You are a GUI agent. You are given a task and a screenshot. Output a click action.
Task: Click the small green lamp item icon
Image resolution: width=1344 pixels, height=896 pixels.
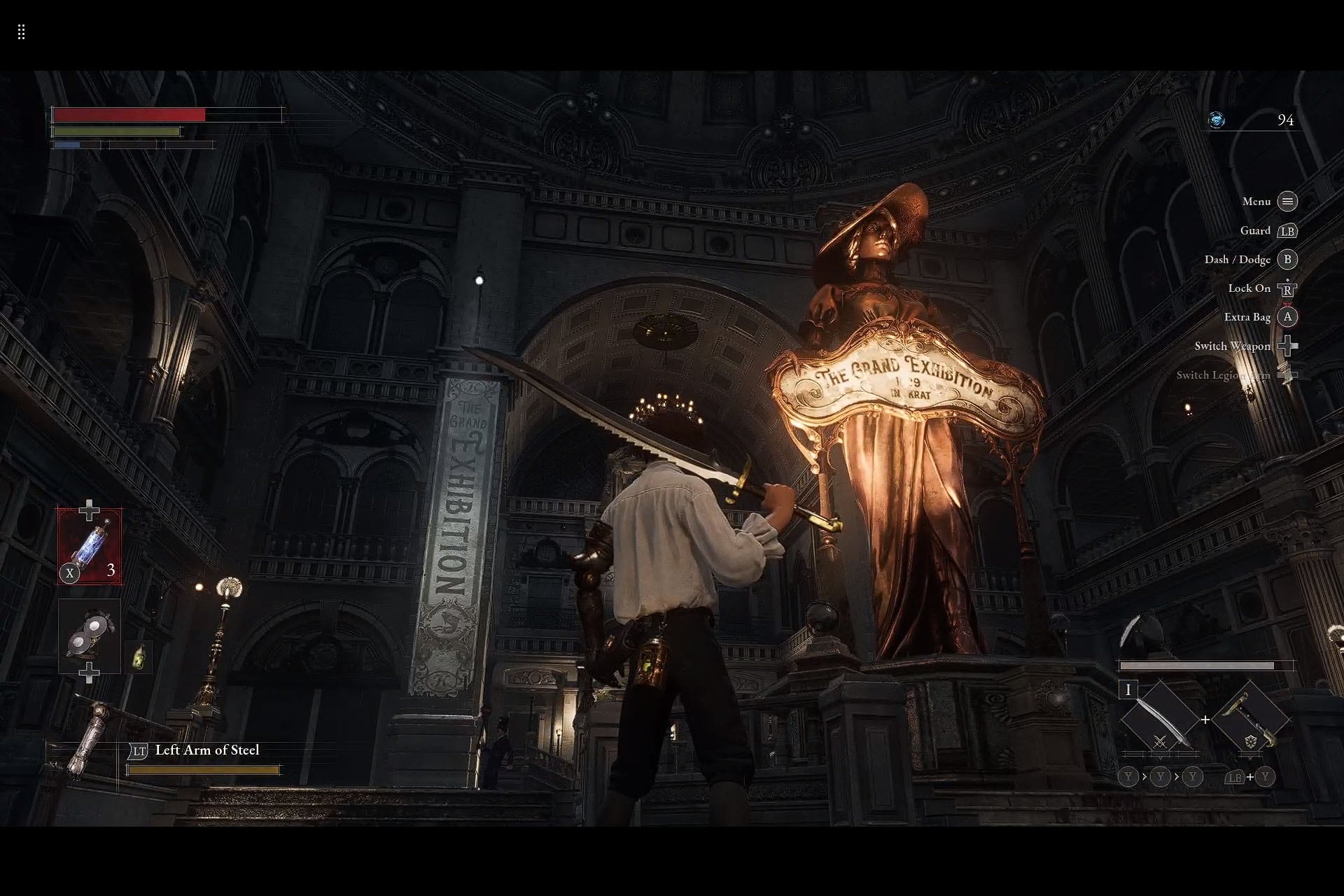point(139,657)
